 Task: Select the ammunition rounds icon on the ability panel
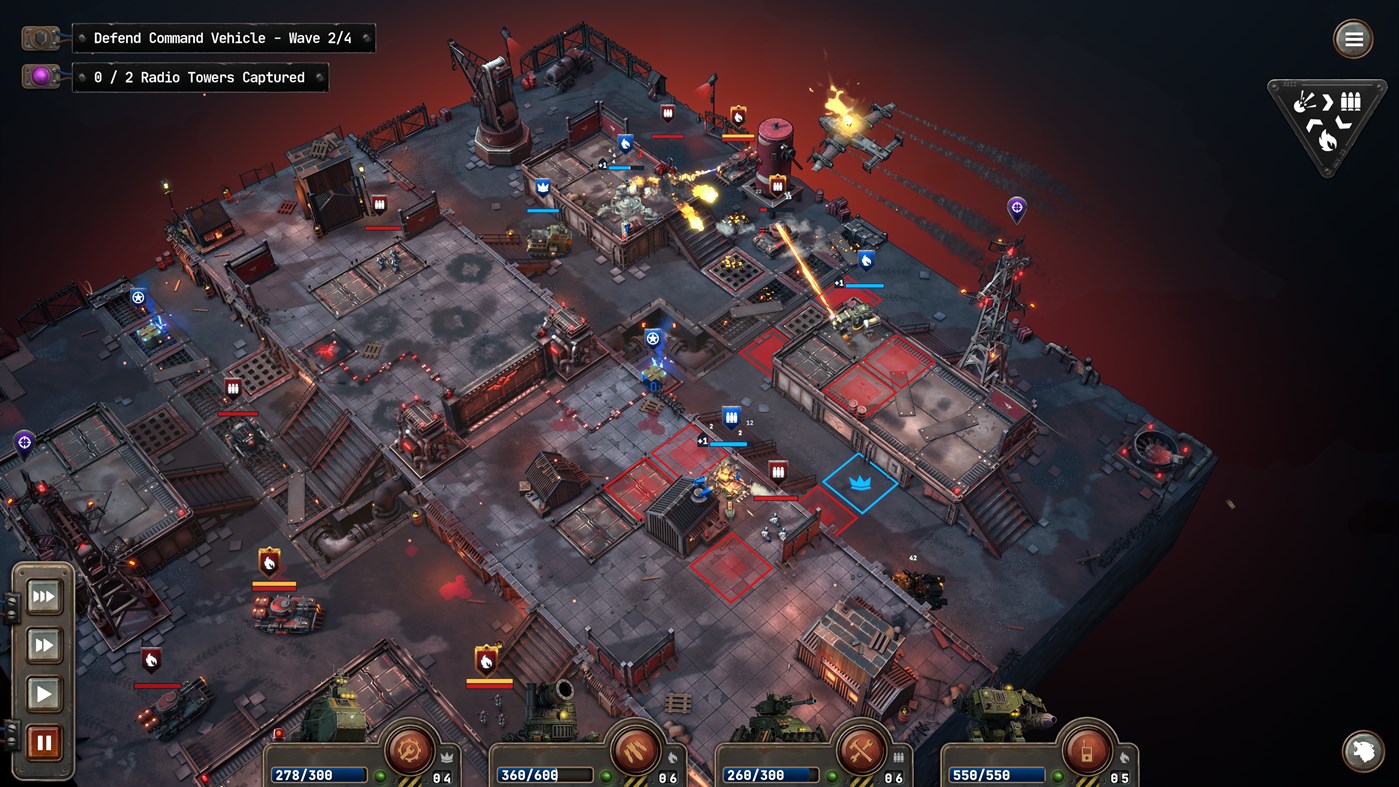click(x=1351, y=101)
